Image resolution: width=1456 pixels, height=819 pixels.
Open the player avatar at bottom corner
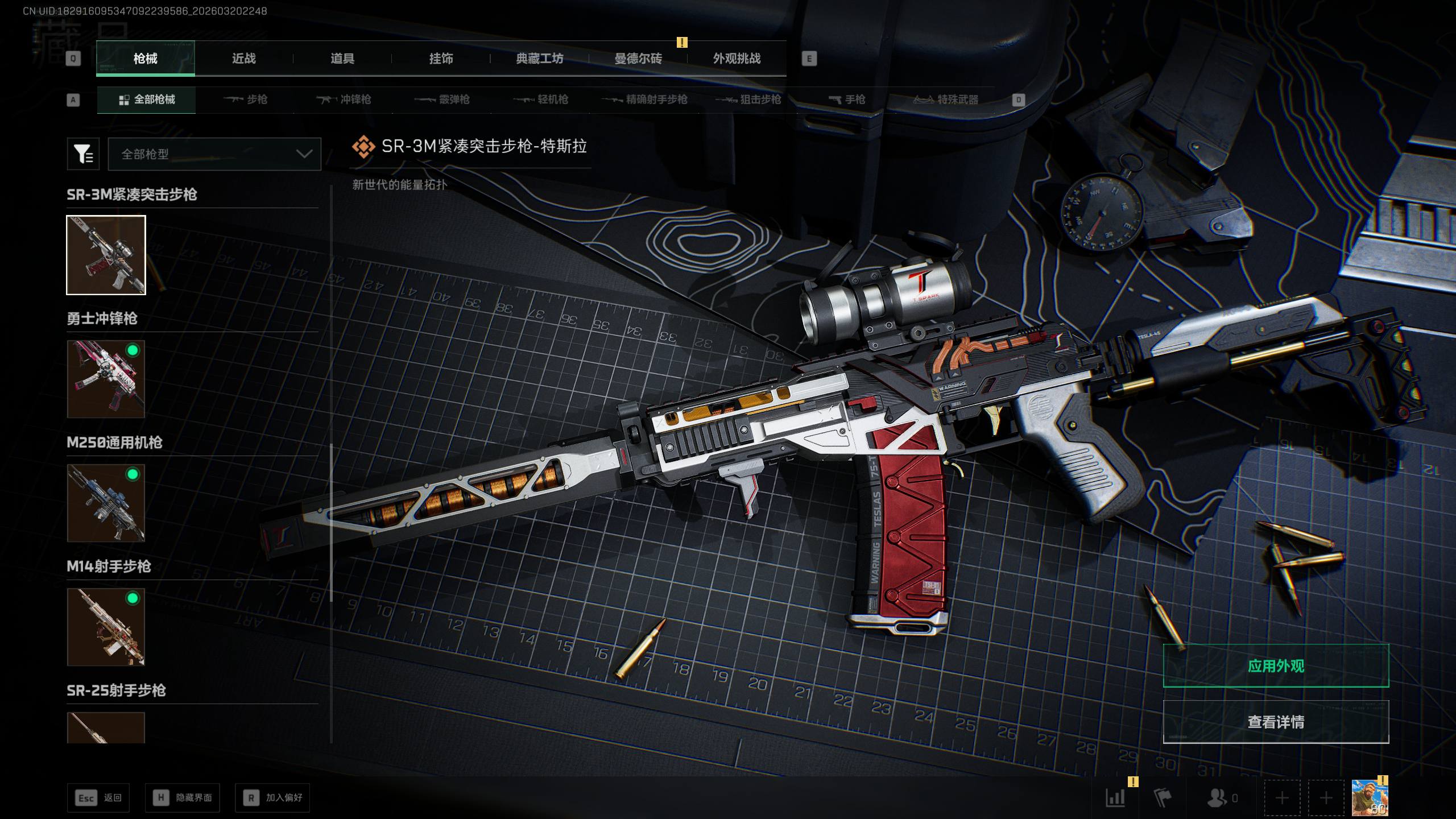(1369, 798)
